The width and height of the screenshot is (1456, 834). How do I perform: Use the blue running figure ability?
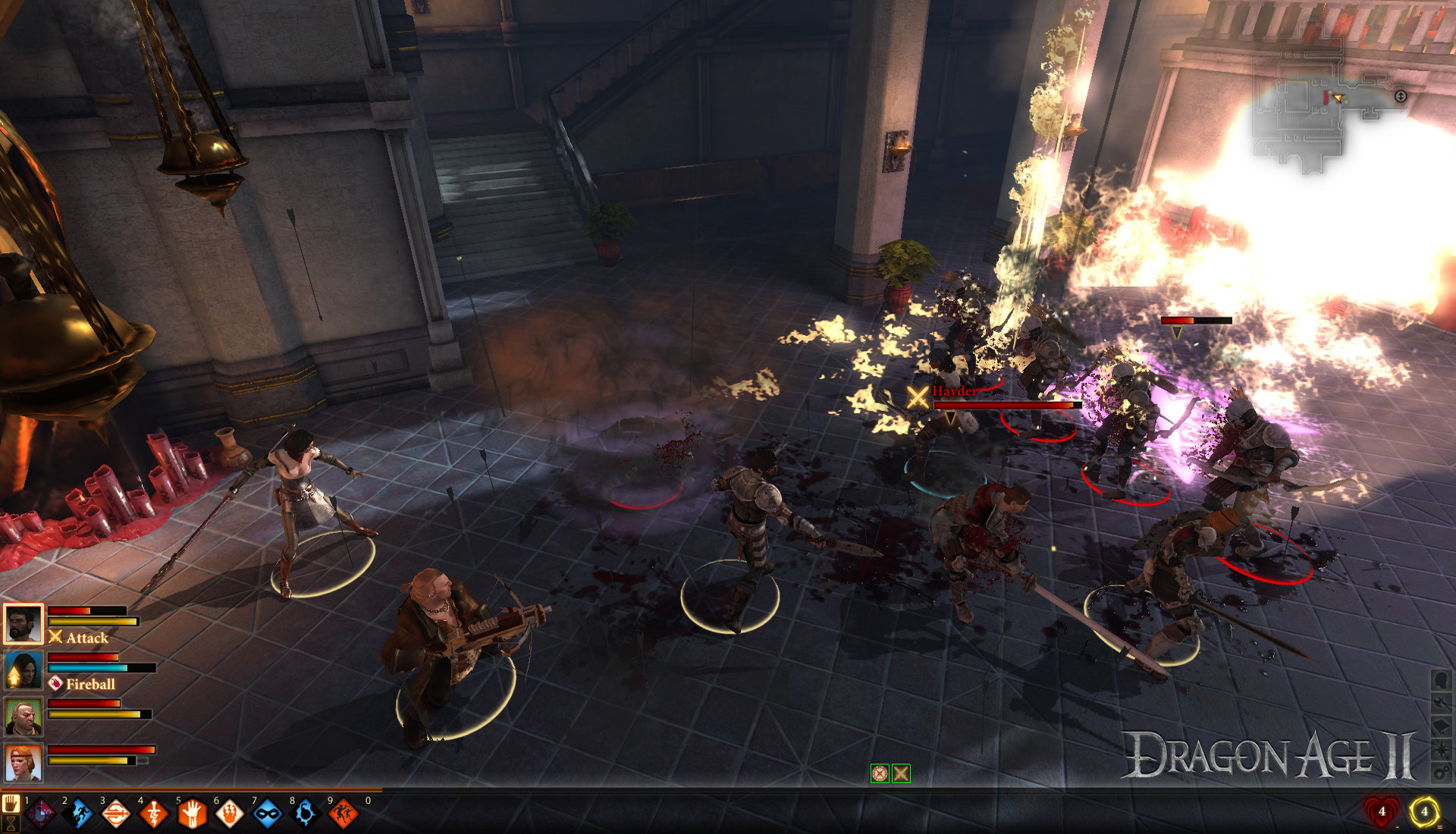(x=79, y=814)
